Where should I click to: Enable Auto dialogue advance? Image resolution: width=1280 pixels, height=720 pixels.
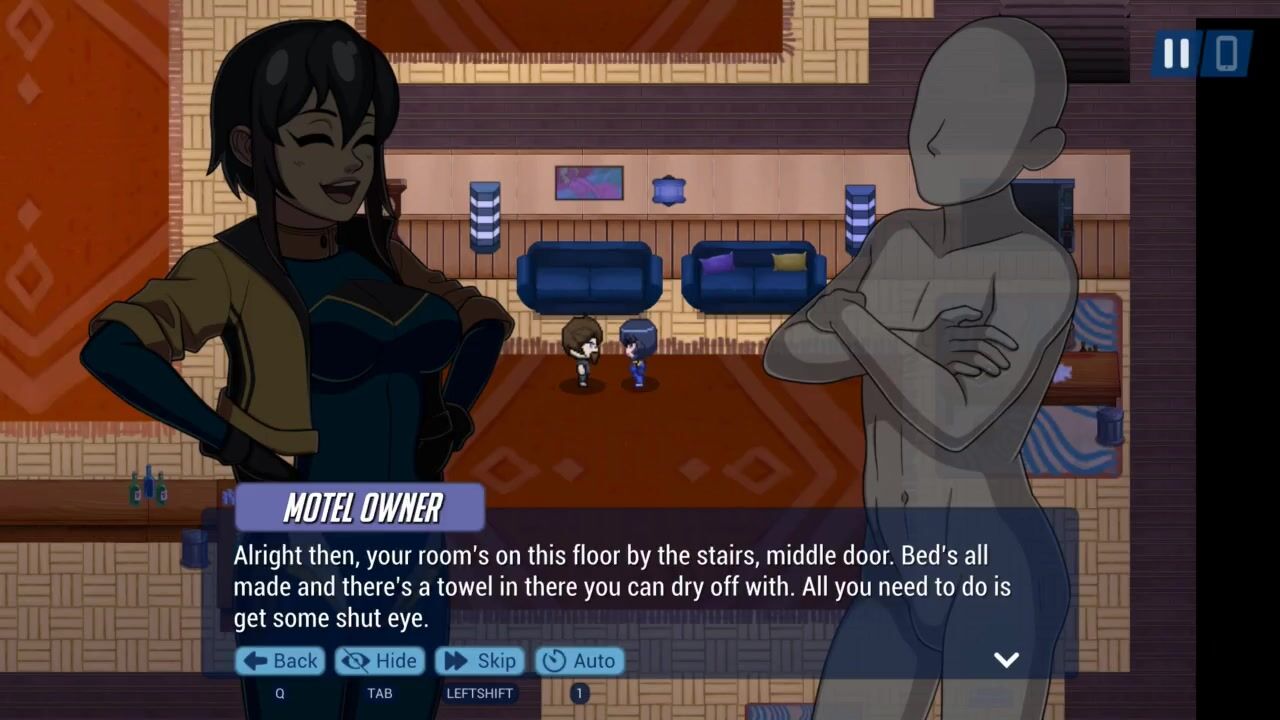click(x=580, y=661)
